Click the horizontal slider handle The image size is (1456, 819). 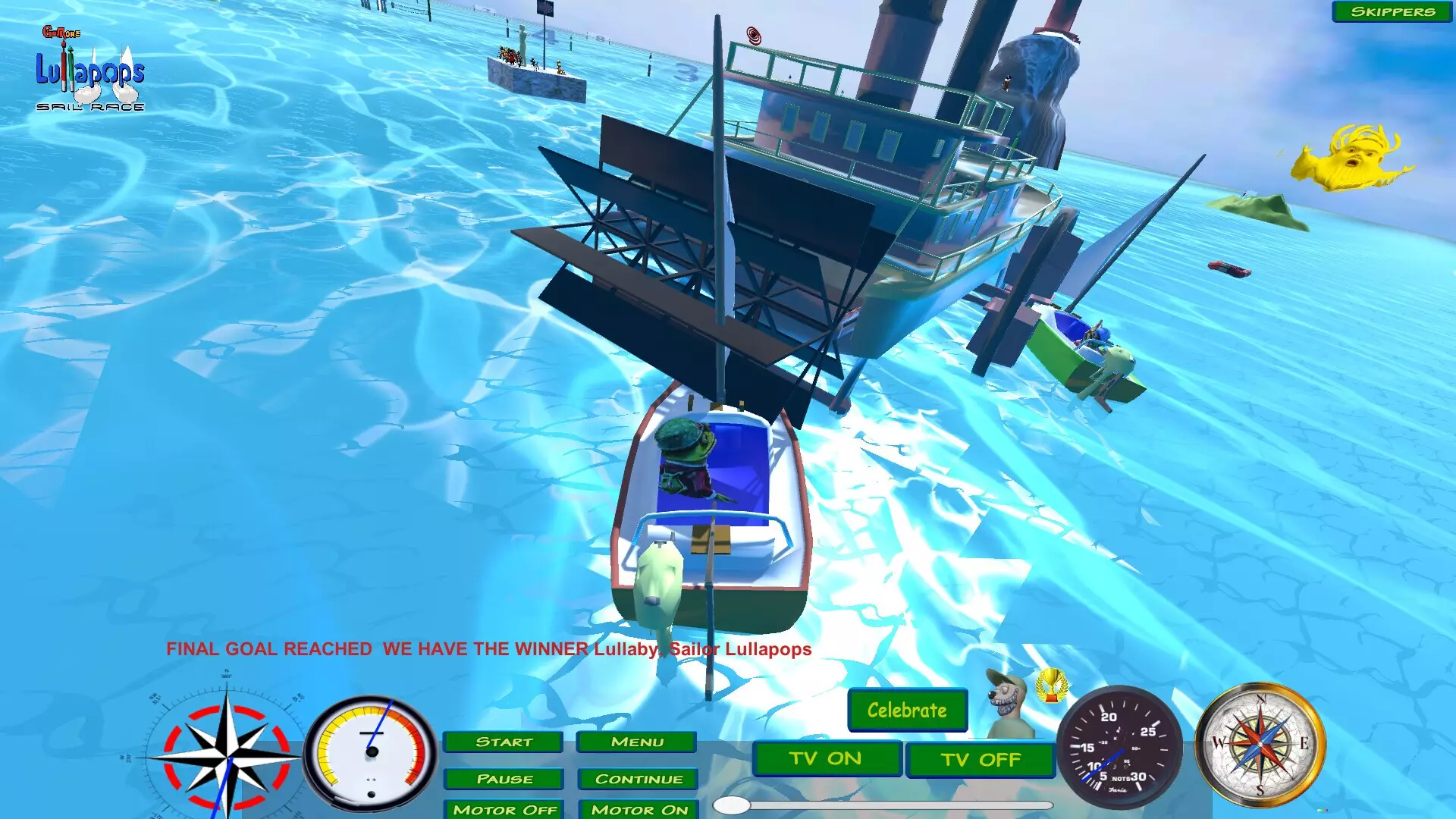click(733, 805)
